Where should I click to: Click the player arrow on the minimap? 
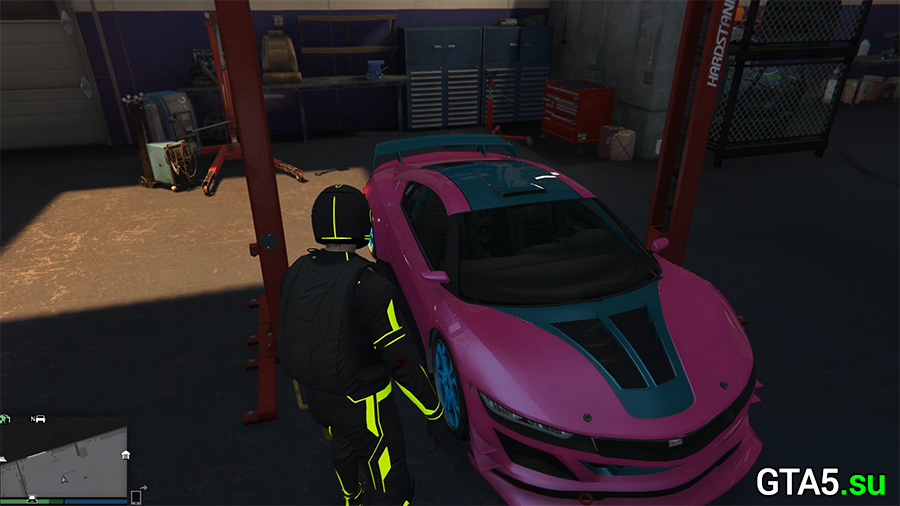[65, 479]
